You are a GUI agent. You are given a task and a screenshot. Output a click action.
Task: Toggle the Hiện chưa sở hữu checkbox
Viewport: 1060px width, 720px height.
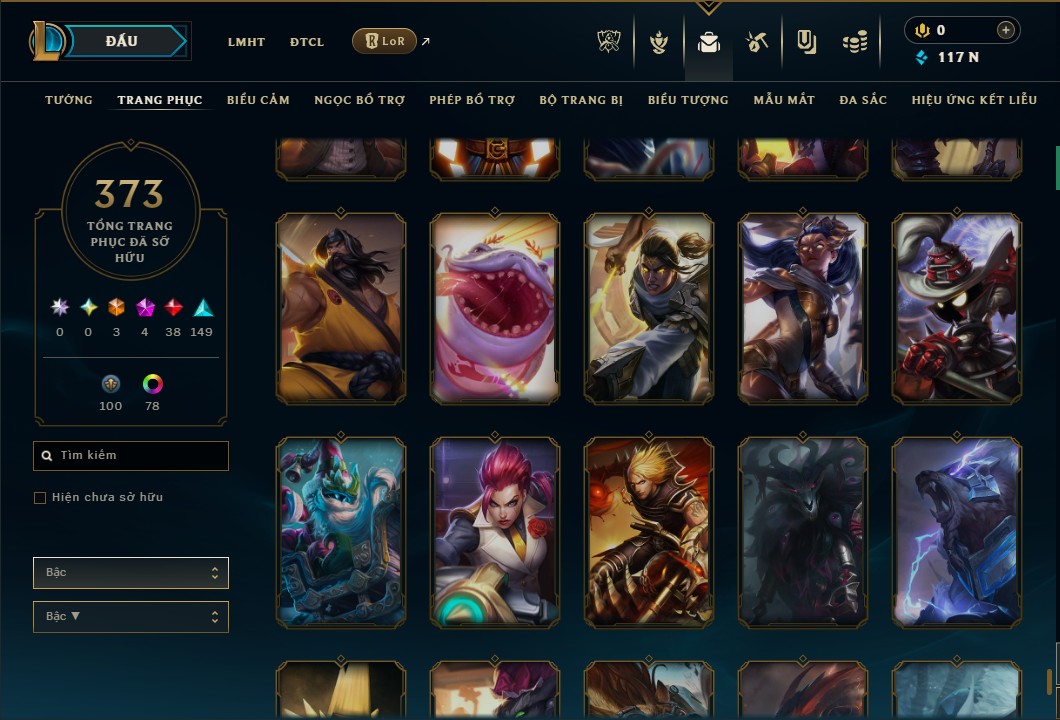tap(40, 498)
